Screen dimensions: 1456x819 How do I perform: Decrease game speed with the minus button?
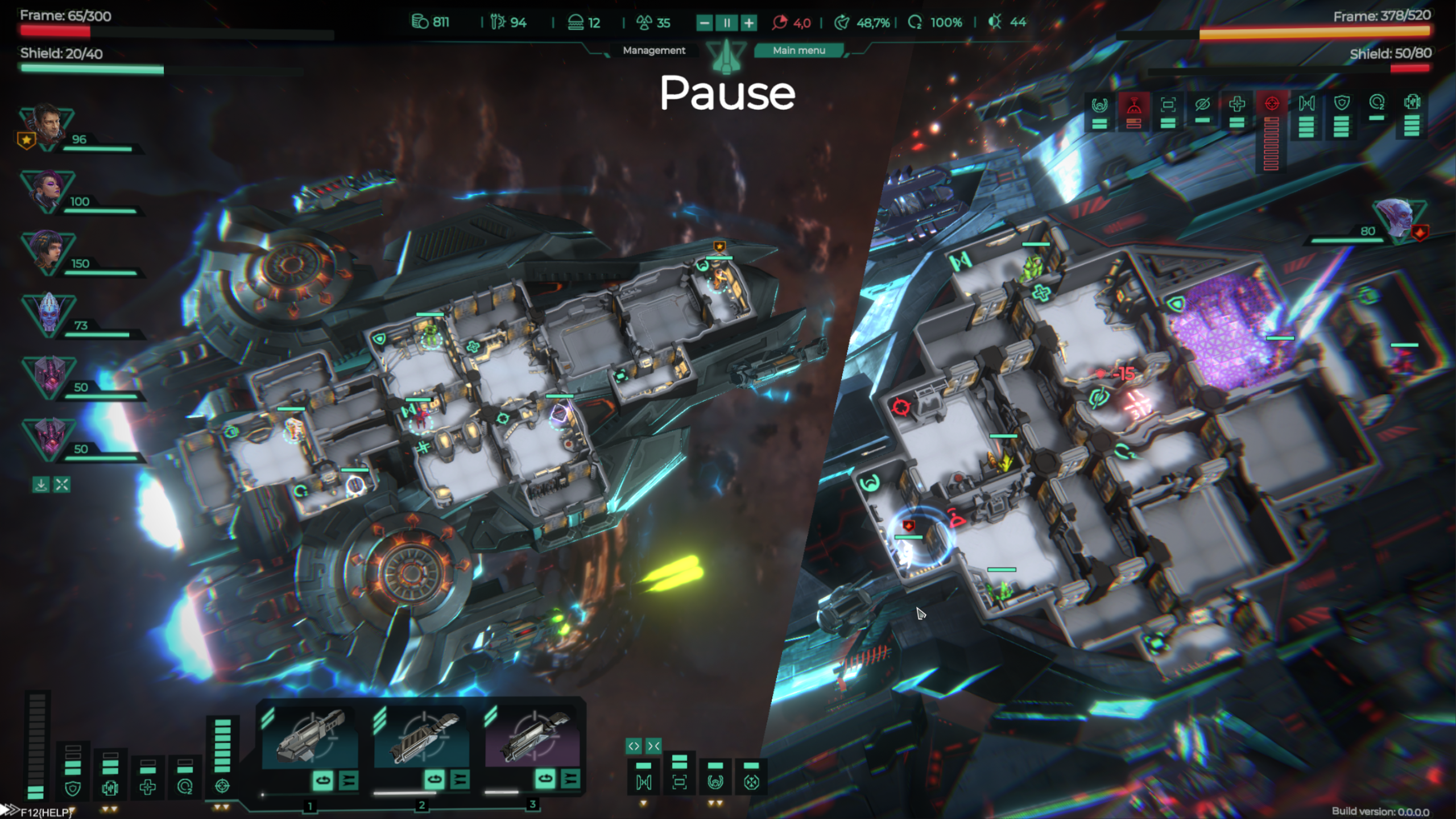[x=705, y=23]
